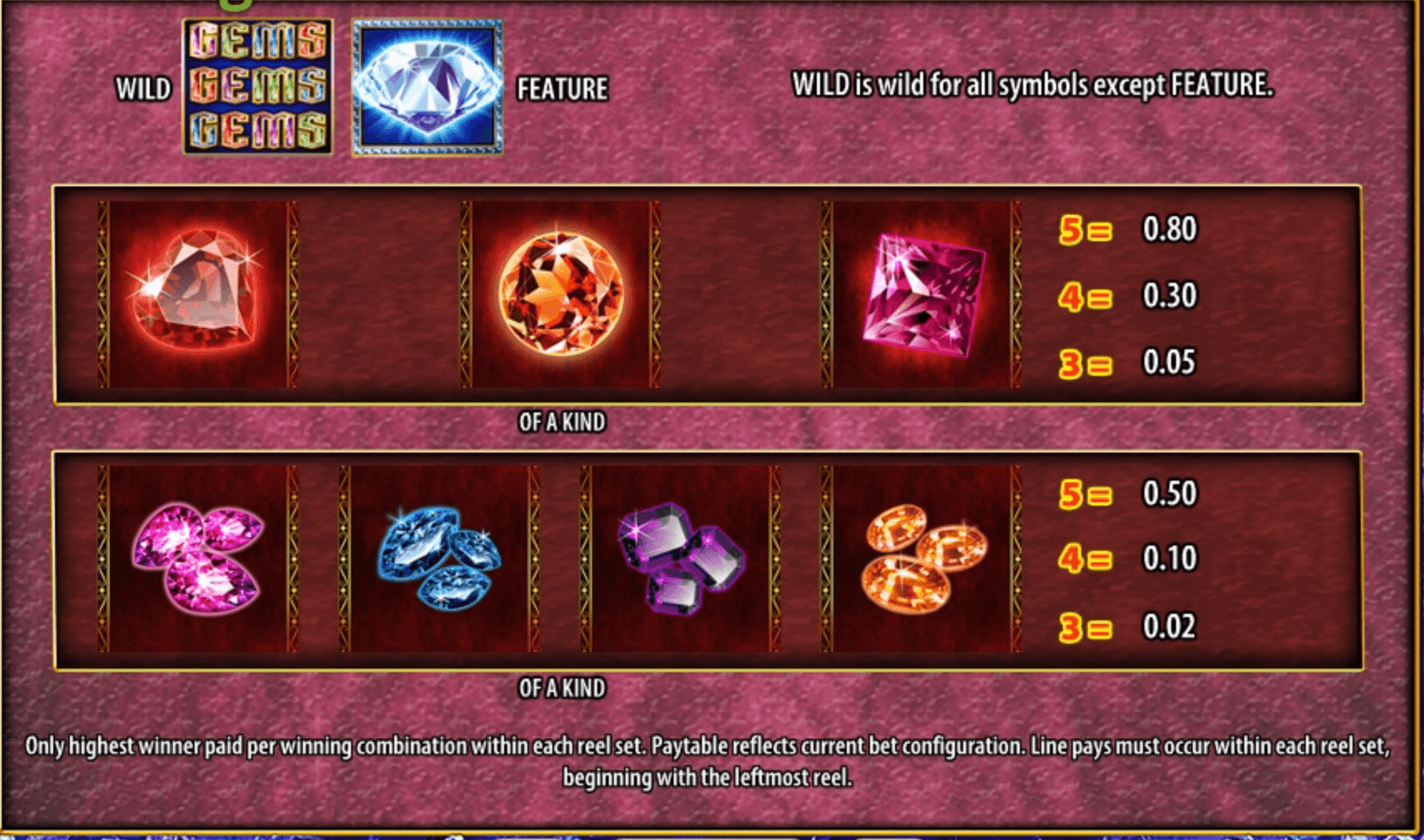Image resolution: width=1424 pixels, height=840 pixels.
Task: Click the FEATURE label text
Action: click(x=563, y=86)
